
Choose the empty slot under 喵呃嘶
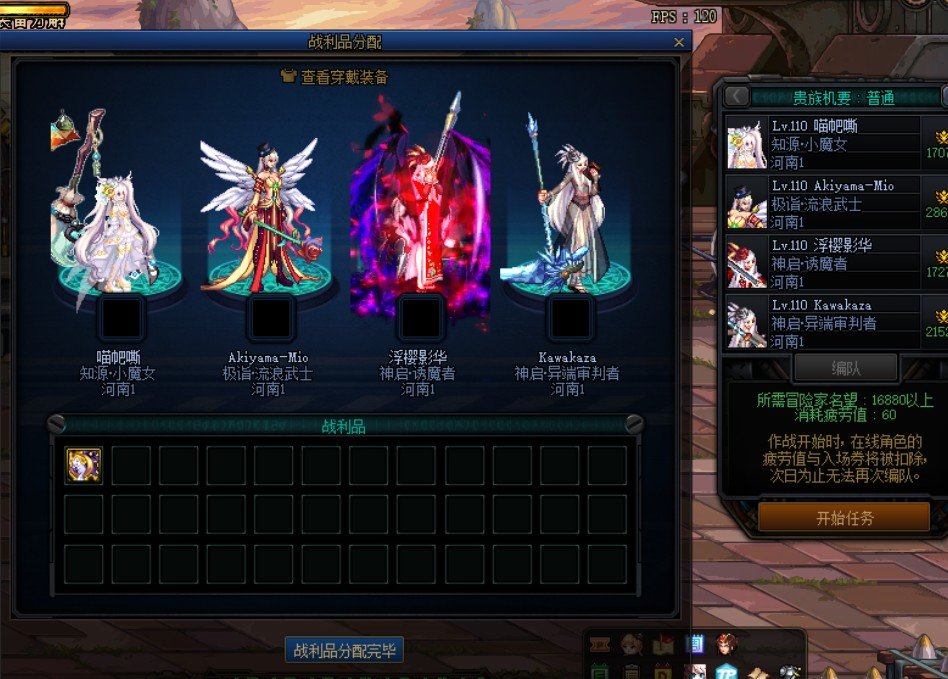point(121,317)
